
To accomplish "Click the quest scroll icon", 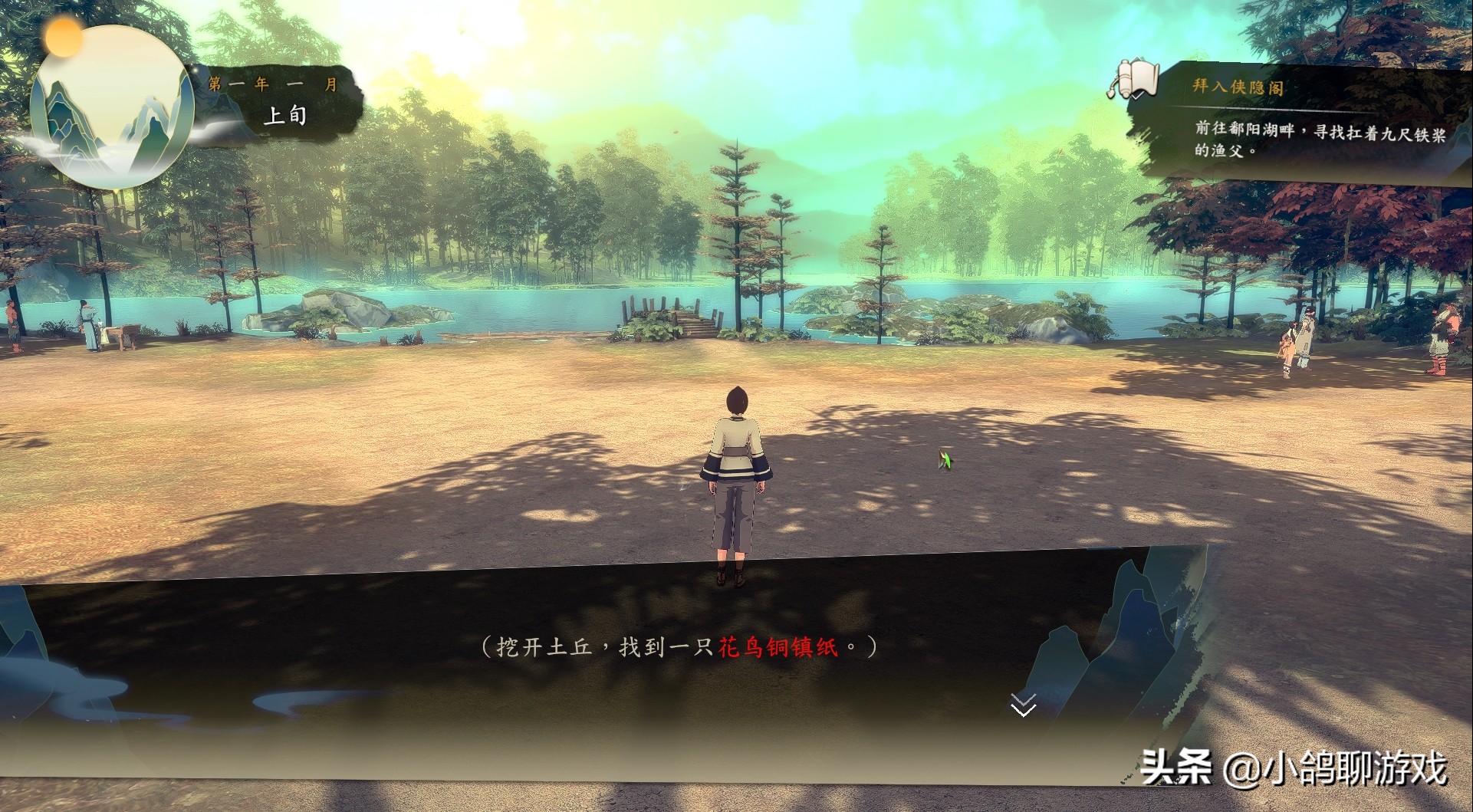I will pyautogui.click(x=1133, y=80).
